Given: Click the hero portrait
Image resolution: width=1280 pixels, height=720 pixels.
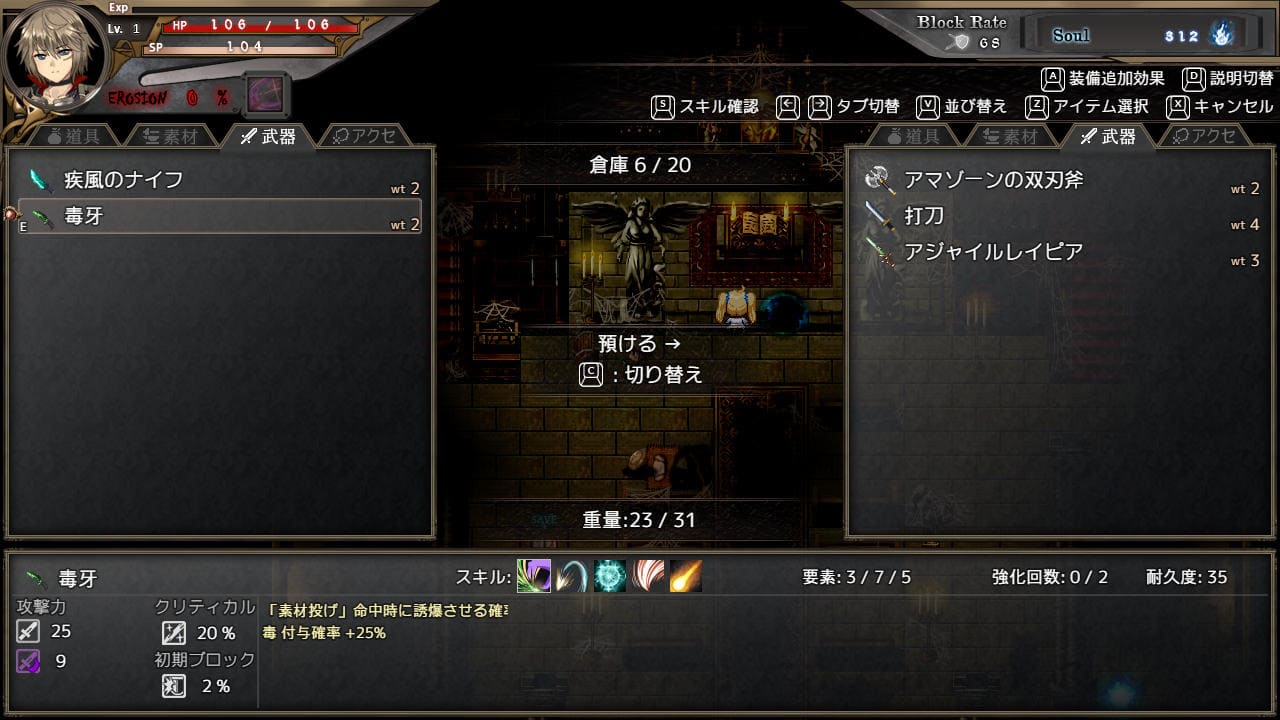Looking at the screenshot, I should (50, 56).
